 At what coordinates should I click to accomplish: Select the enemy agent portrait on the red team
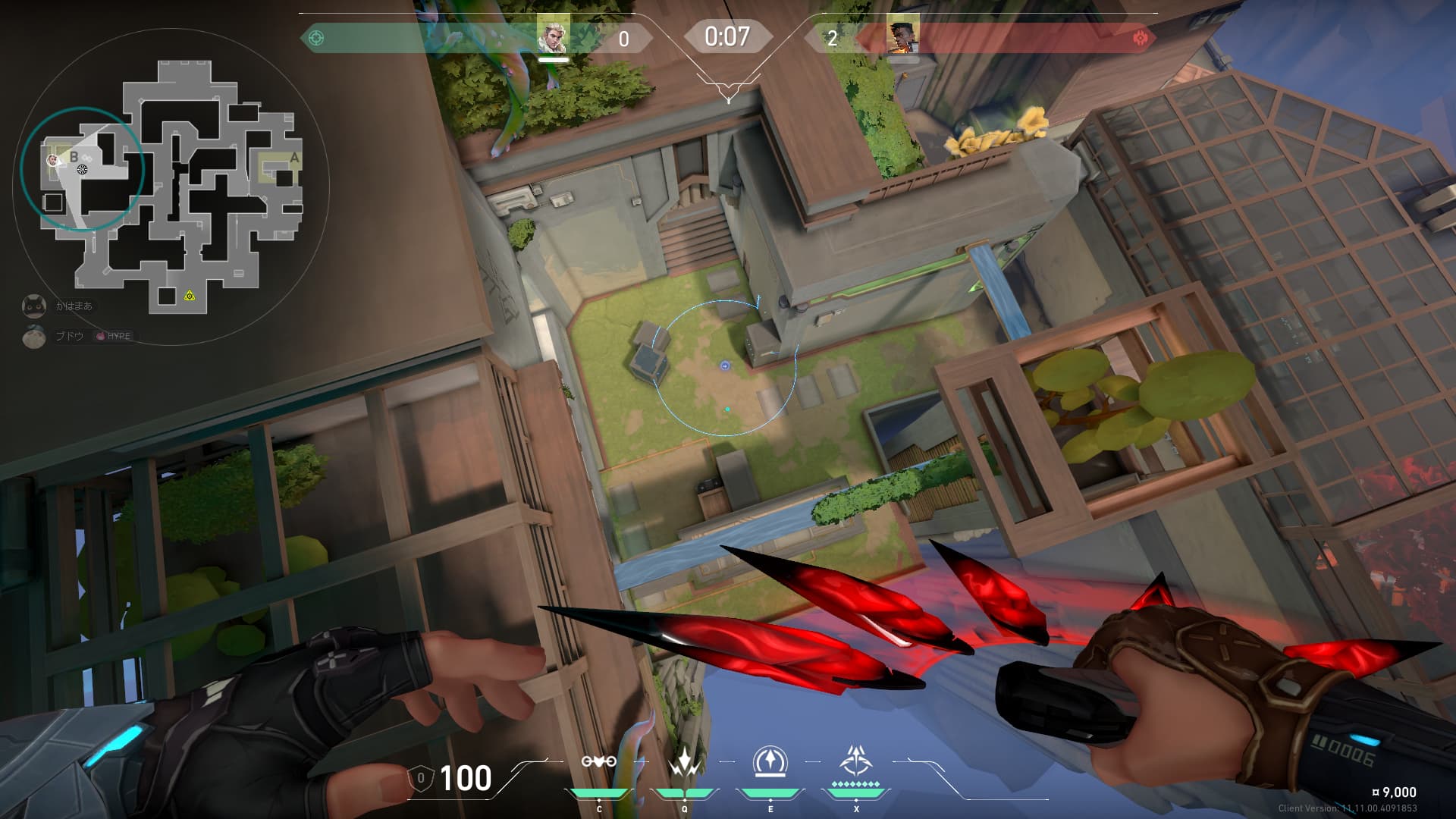point(902,36)
